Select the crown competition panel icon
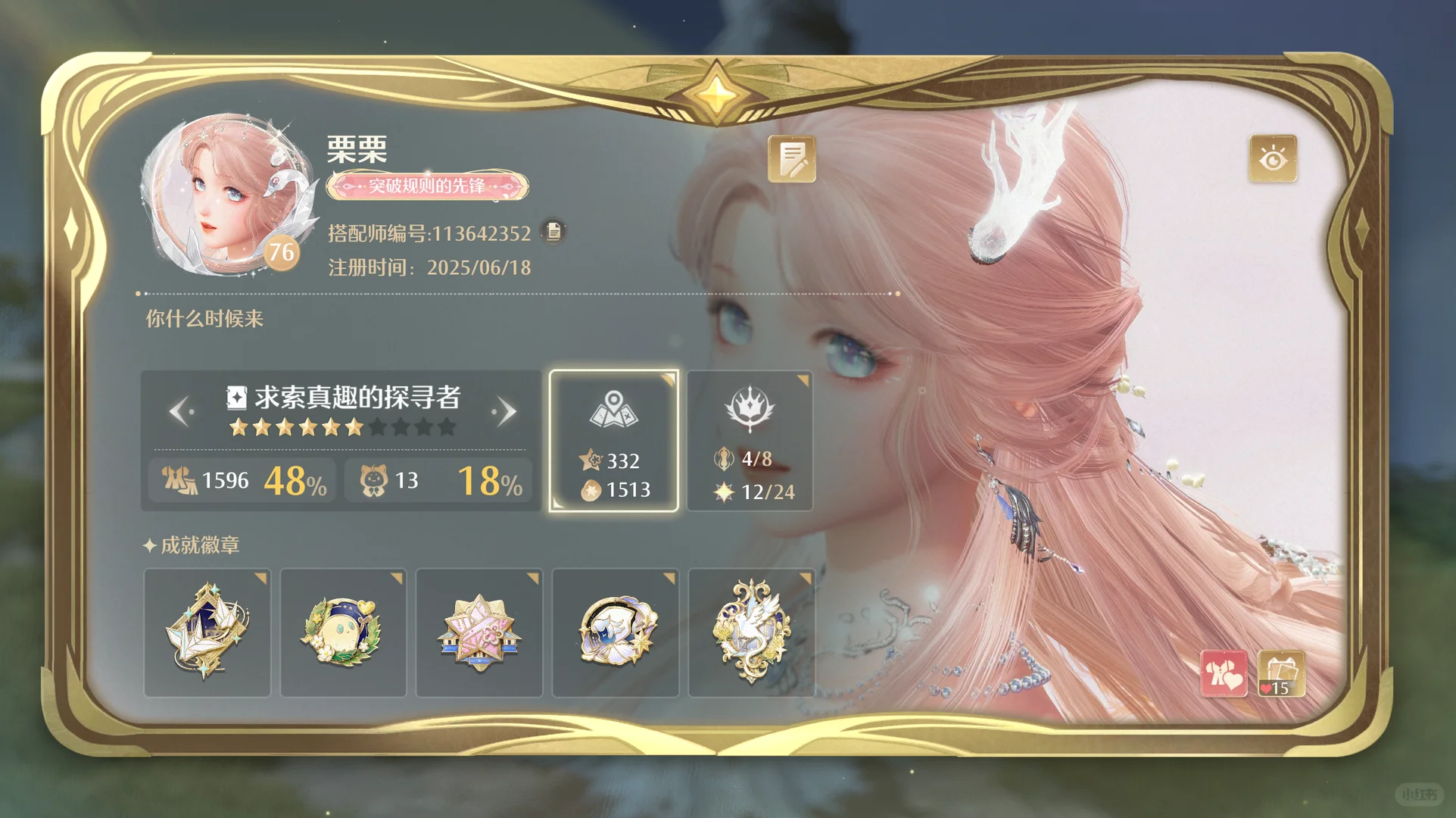 click(750, 409)
